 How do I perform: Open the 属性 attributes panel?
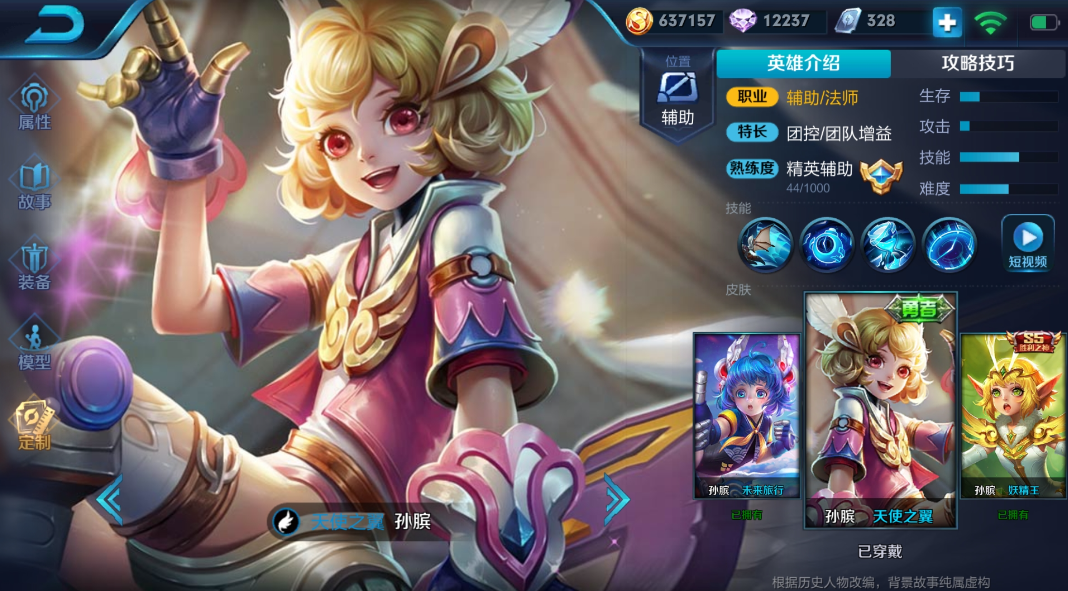[x=35, y=106]
